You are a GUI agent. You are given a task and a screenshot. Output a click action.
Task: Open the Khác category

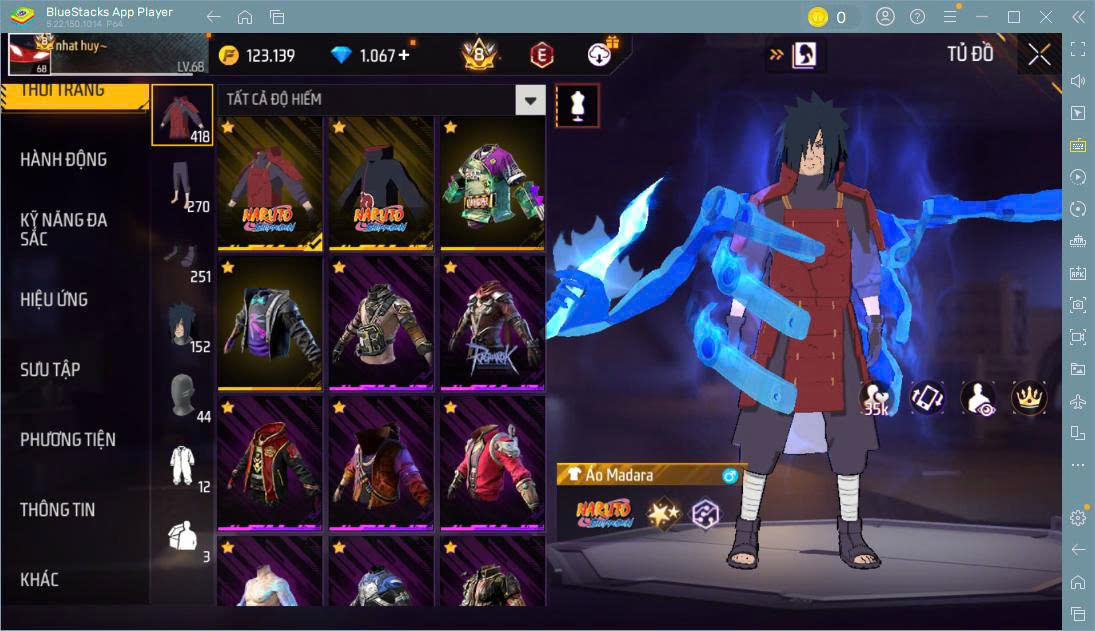coord(40,579)
